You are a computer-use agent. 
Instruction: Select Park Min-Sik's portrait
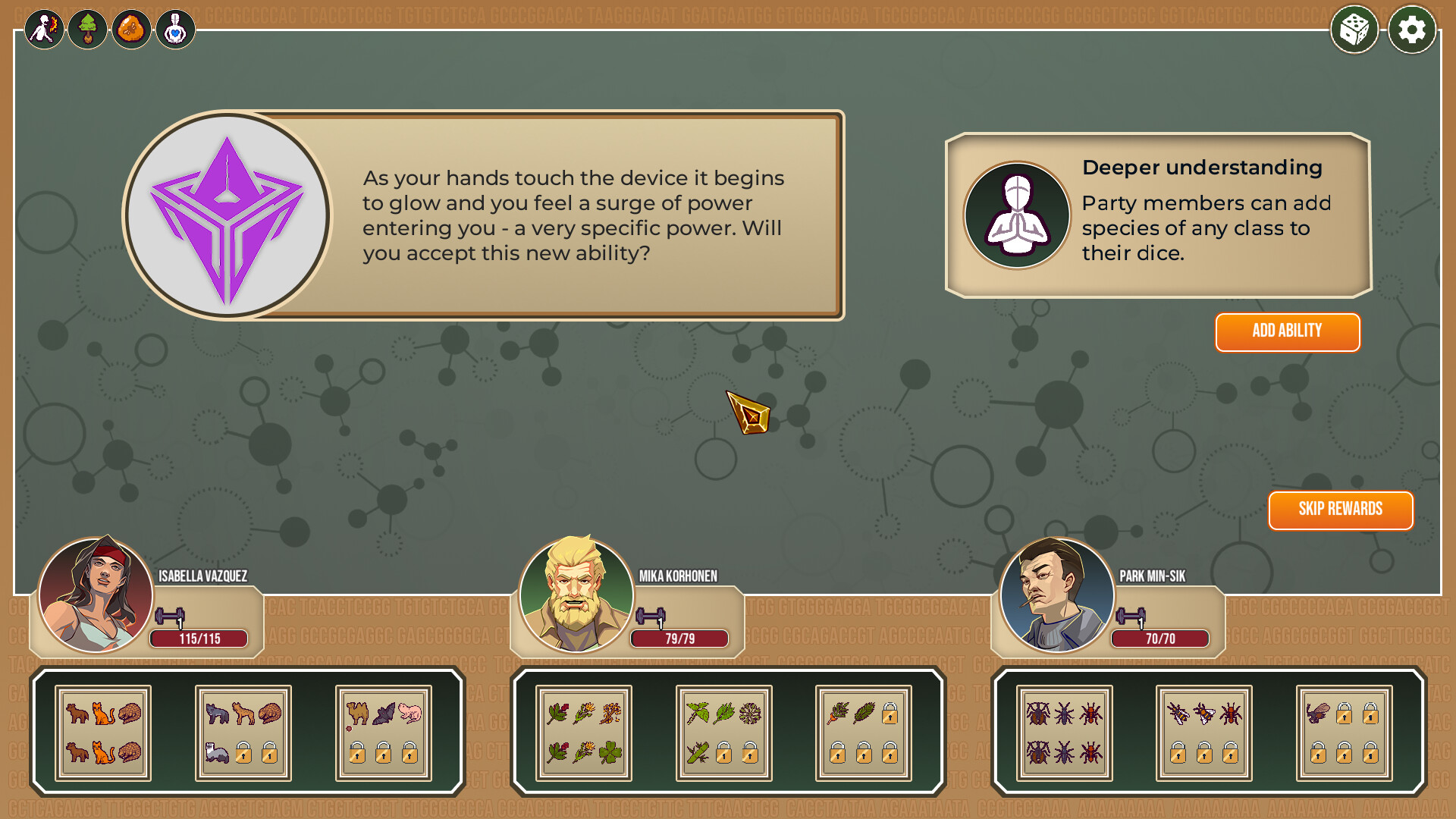(x=1057, y=595)
